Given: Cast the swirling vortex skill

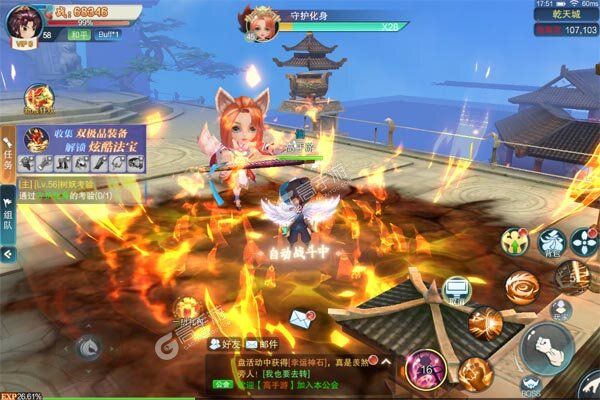Looking at the screenshot, I should (x=521, y=287).
